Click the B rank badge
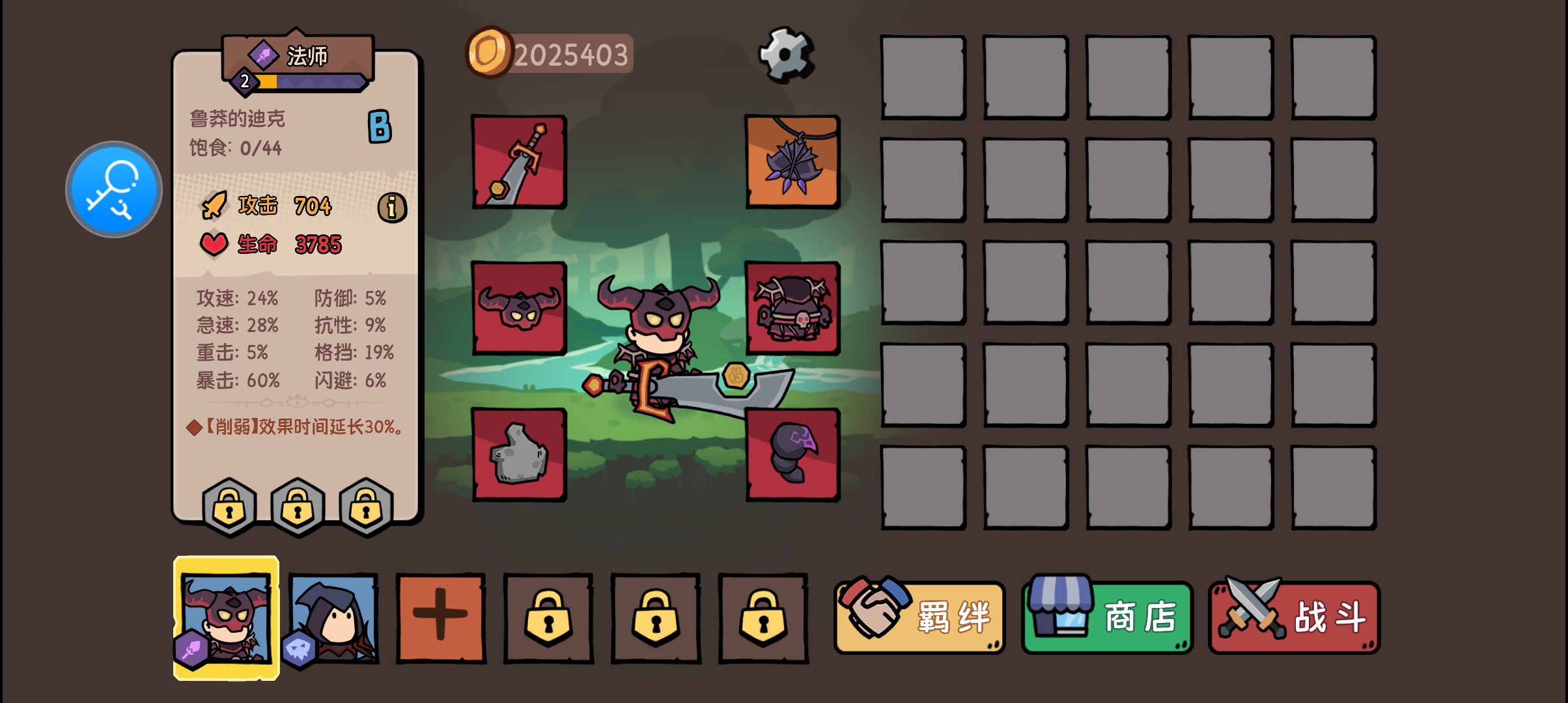Screen dimensions: 1568x703 (x=380, y=126)
